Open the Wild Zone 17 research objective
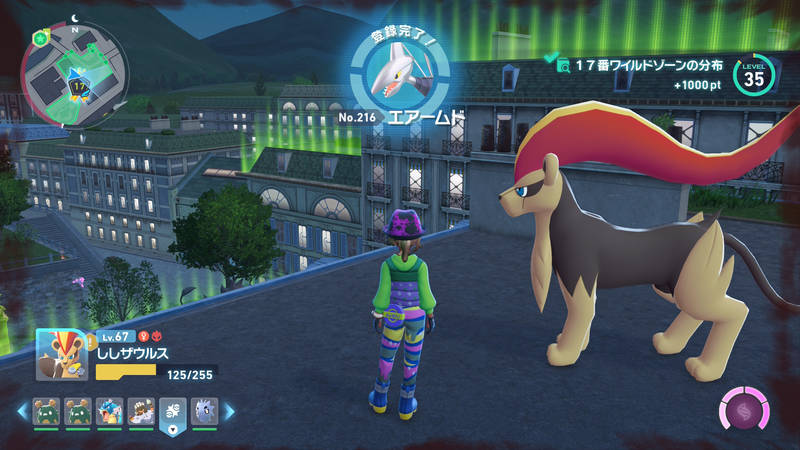 [x=640, y=66]
